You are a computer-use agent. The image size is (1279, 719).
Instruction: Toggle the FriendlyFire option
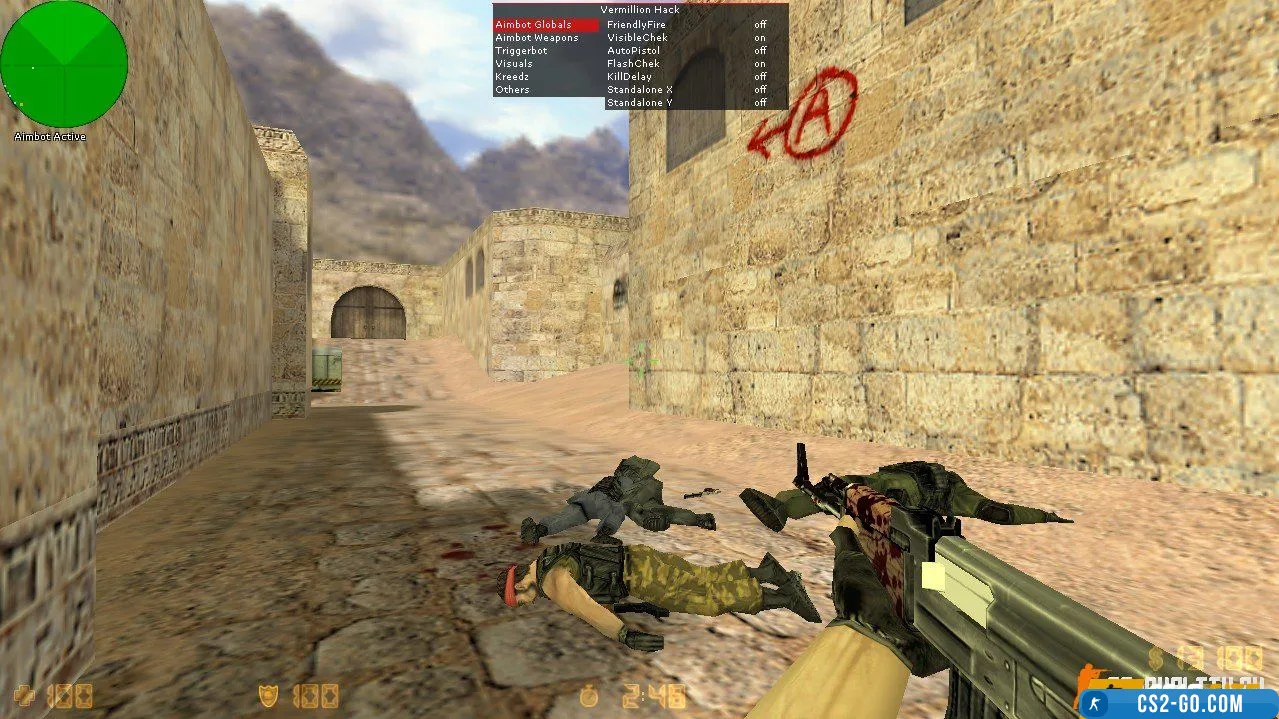634,25
